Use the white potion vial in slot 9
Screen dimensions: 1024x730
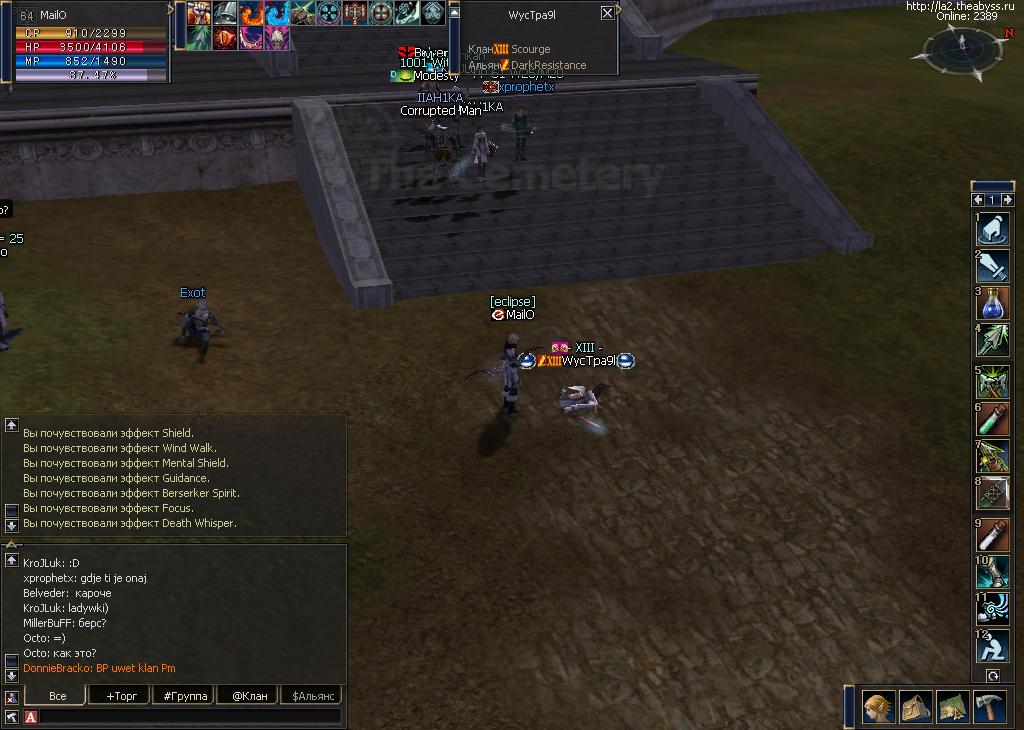point(993,535)
